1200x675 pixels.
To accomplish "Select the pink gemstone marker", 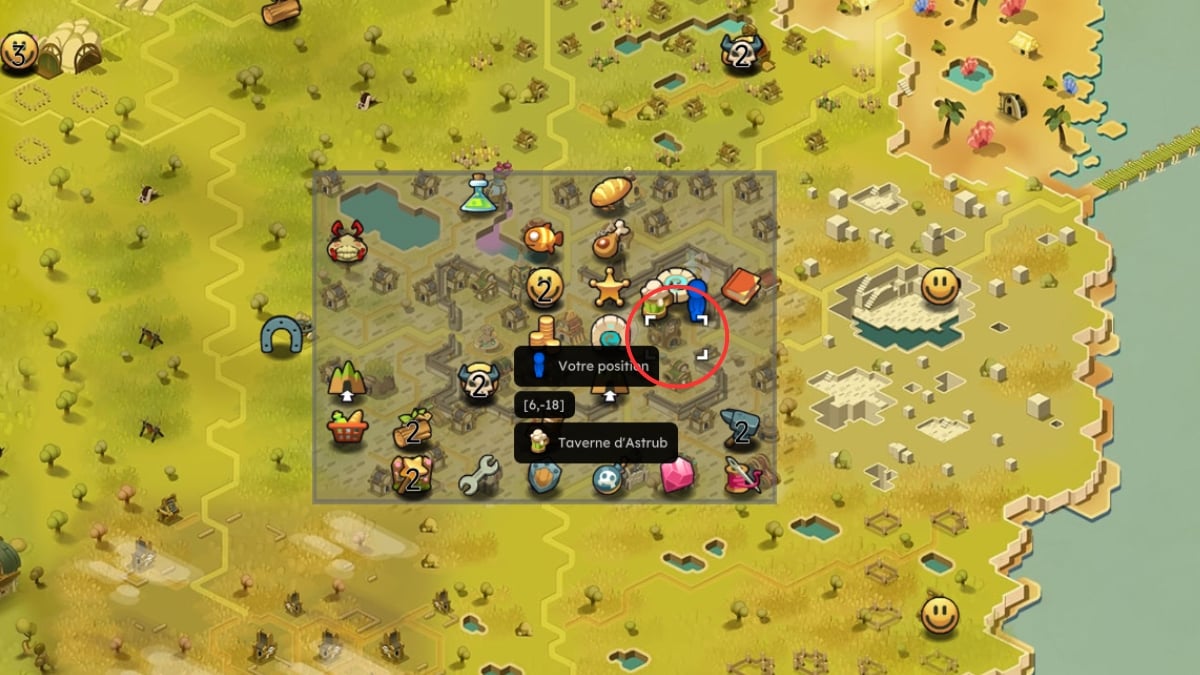I will pyautogui.click(x=676, y=474).
